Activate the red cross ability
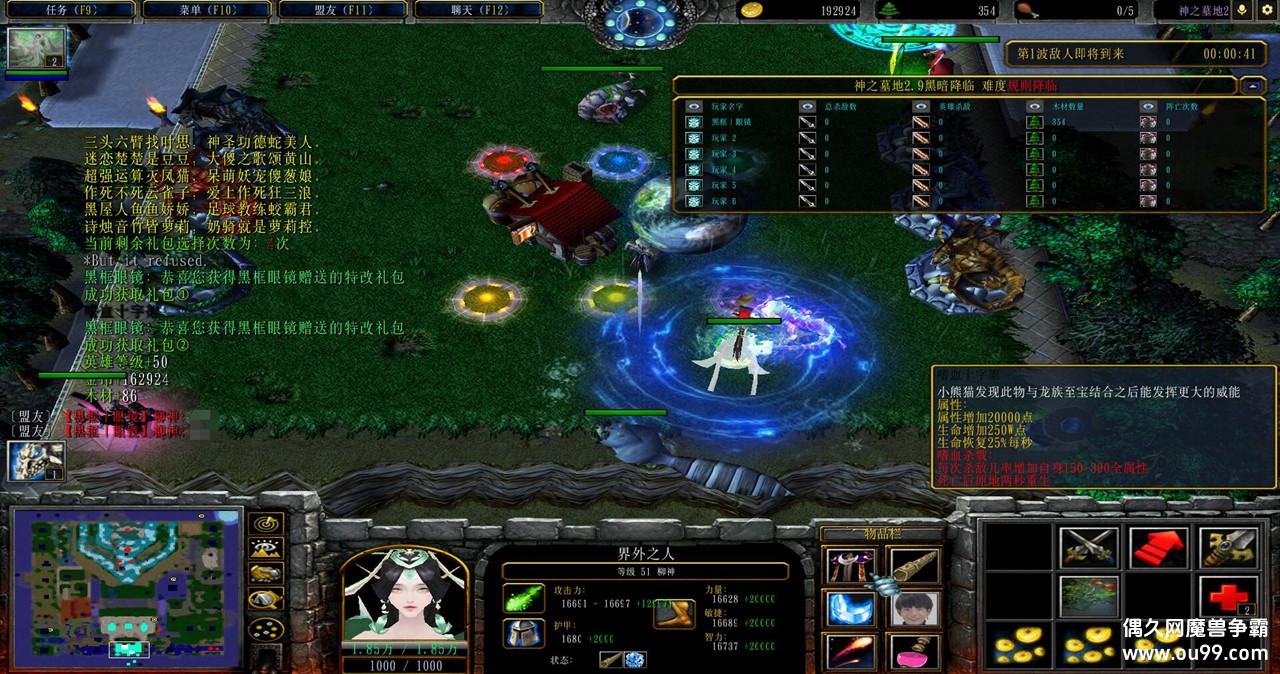 [1228, 597]
